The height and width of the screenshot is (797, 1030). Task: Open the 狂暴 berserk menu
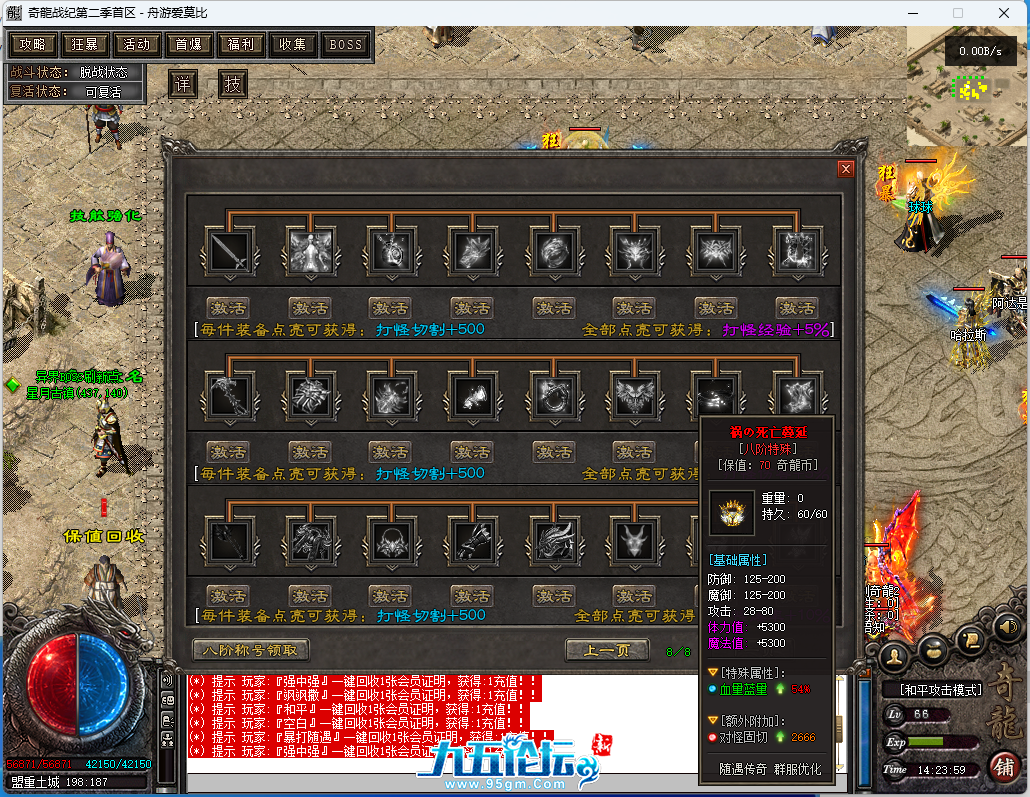(86, 44)
